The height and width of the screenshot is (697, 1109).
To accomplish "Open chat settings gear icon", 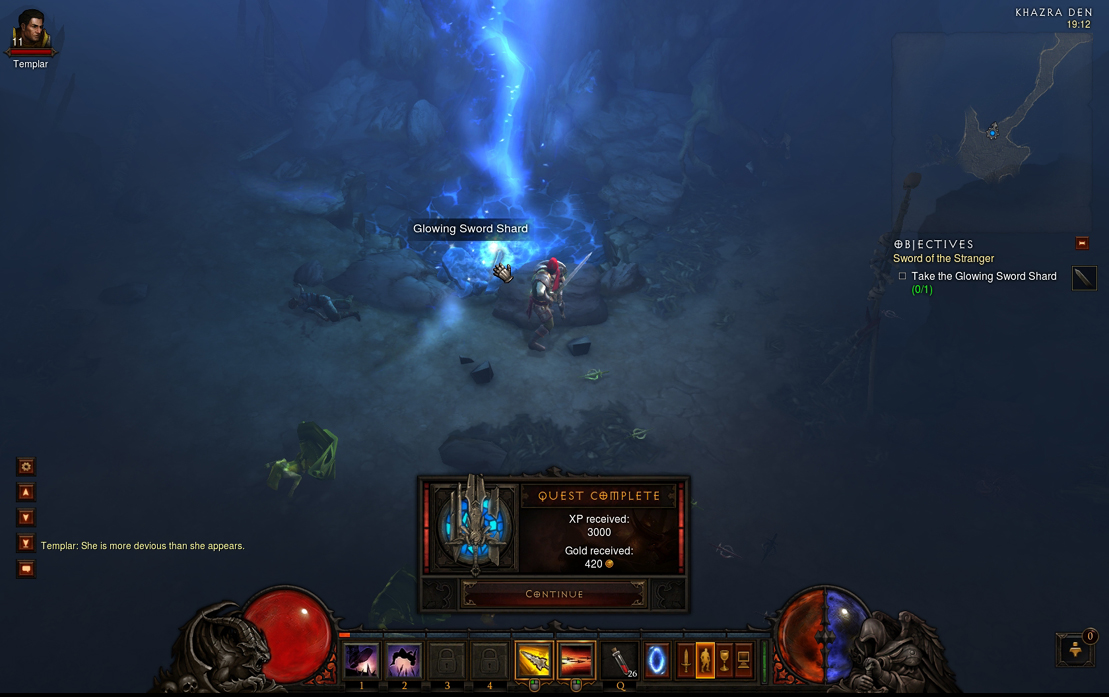I will click(26, 466).
